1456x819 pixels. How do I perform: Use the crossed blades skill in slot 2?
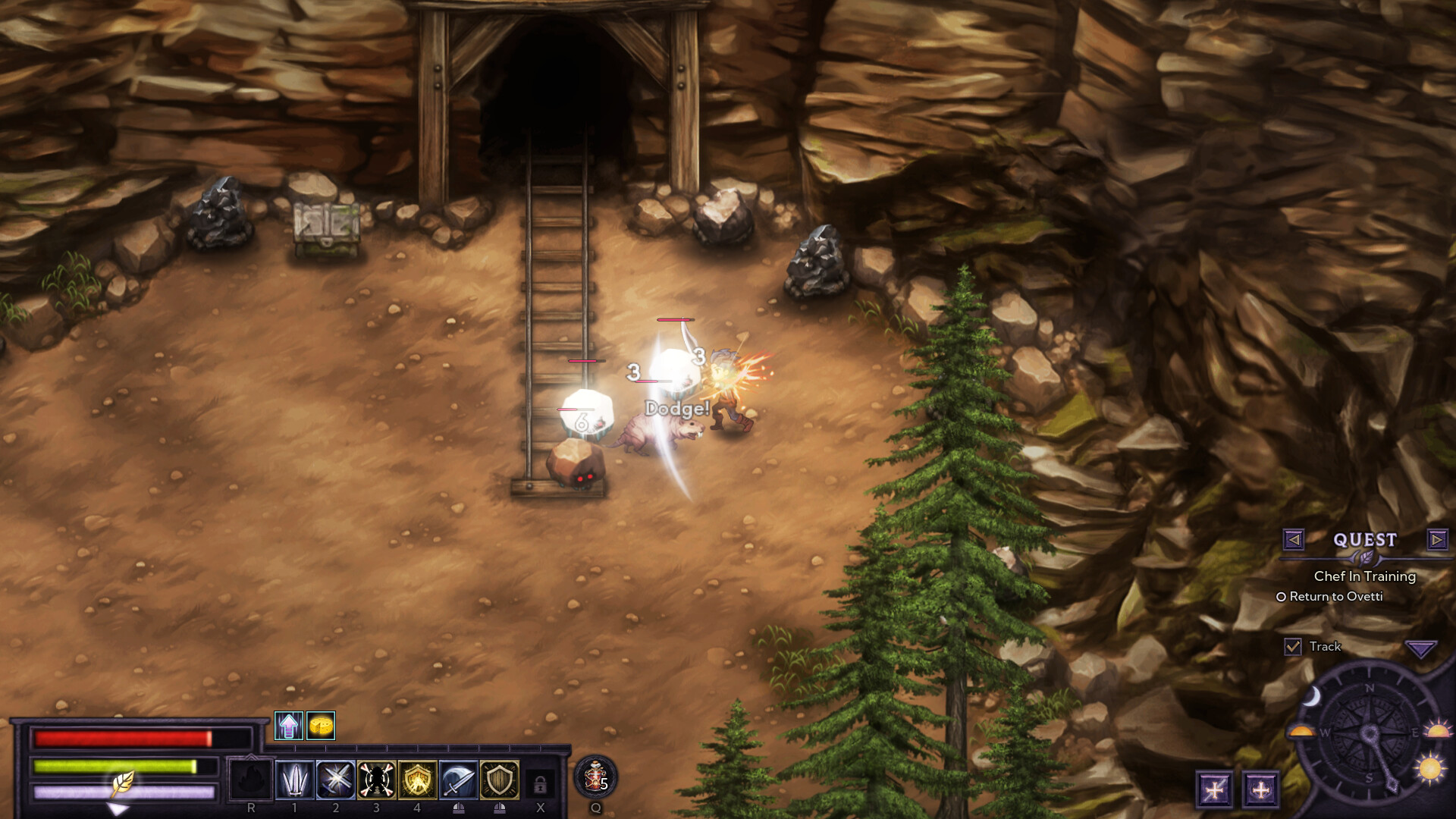[336, 780]
